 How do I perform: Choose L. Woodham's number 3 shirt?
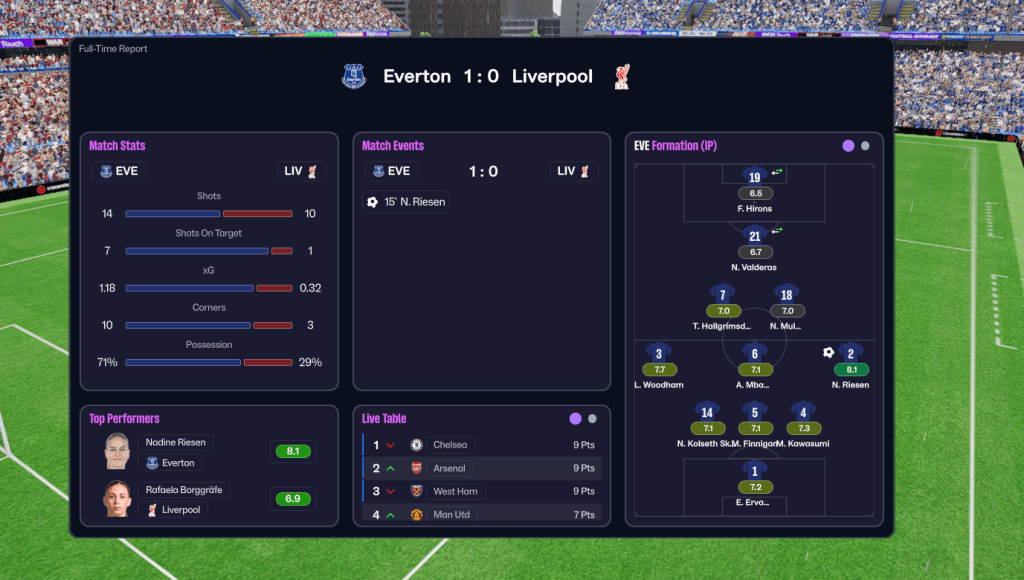pyautogui.click(x=659, y=353)
